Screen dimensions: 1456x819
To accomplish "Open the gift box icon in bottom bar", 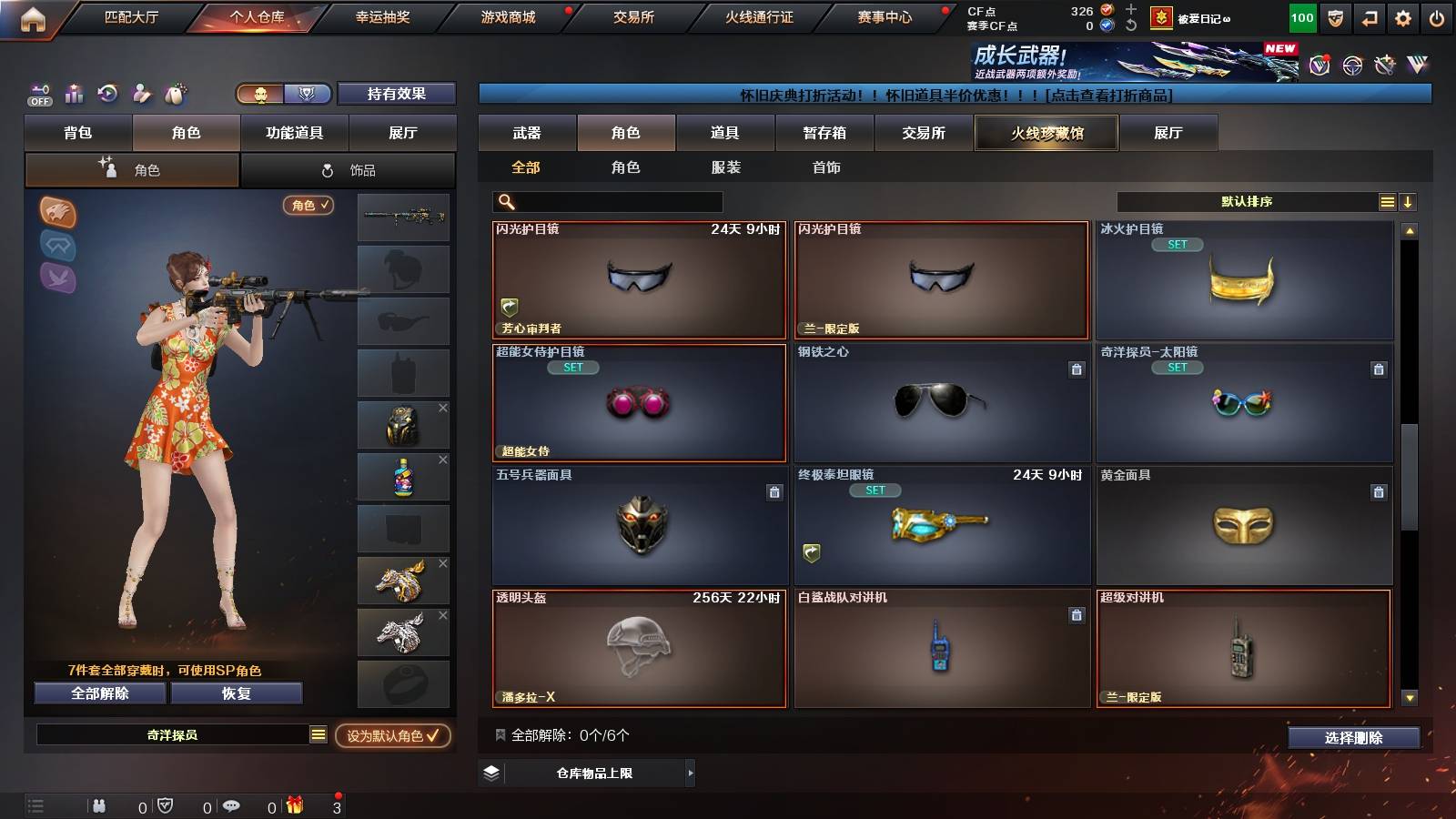I will pos(292,804).
